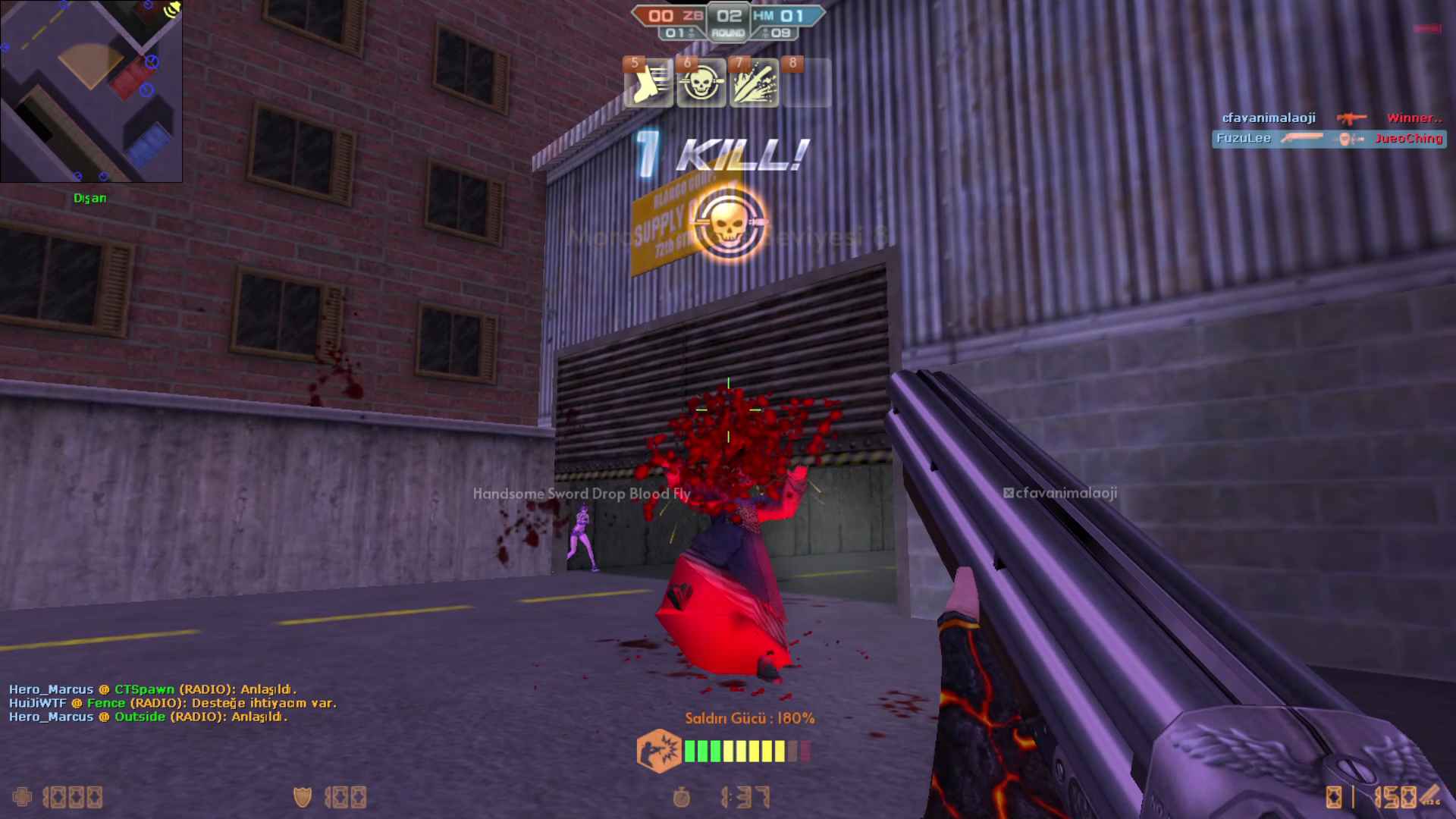Click the orange hexagon attack power icon
This screenshot has width=1456, height=819.
pyautogui.click(x=658, y=751)
